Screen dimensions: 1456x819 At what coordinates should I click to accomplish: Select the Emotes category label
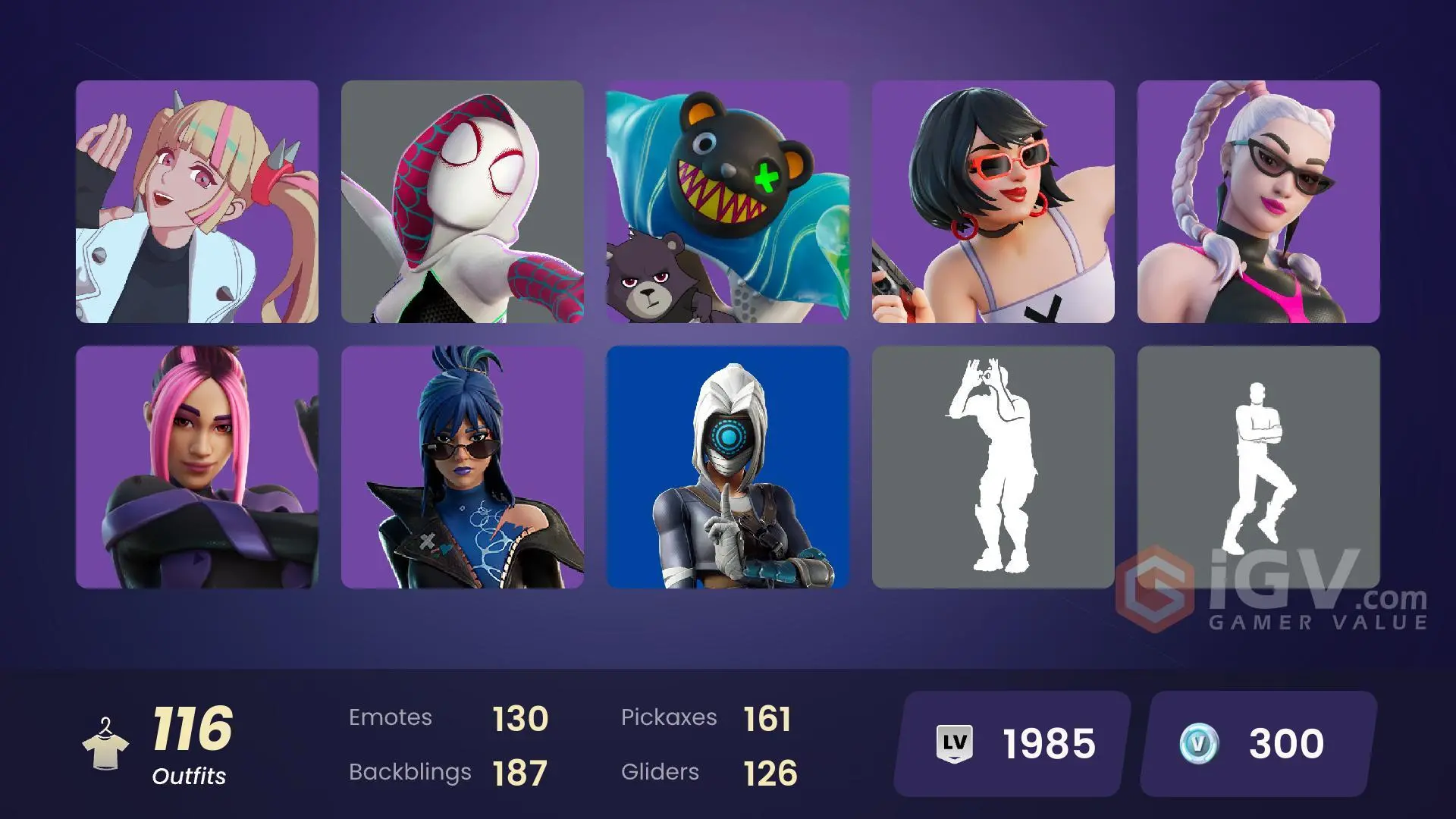pos(391,717)
